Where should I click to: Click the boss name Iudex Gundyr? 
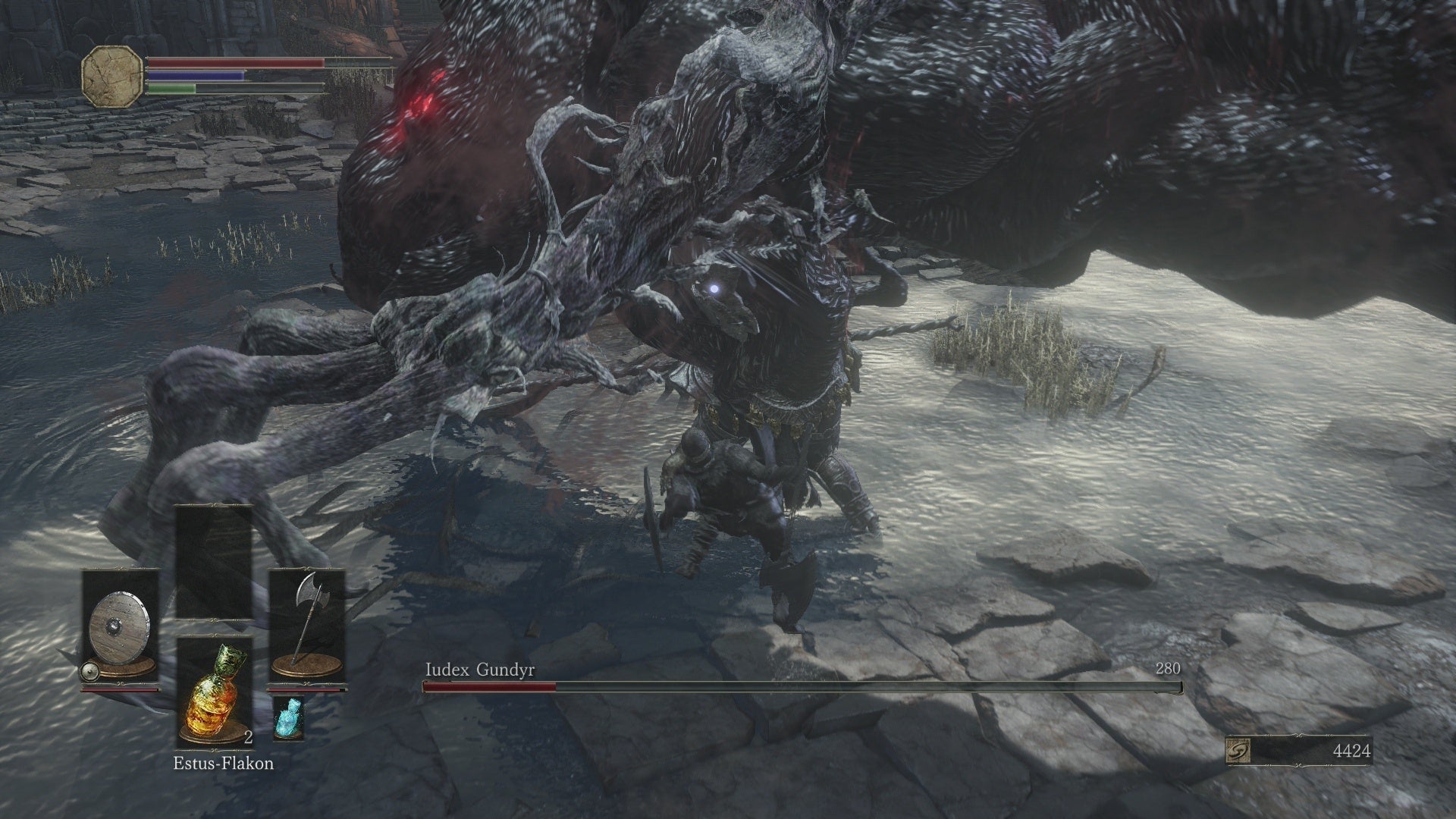pyautogui.click(x=479, y=670)
